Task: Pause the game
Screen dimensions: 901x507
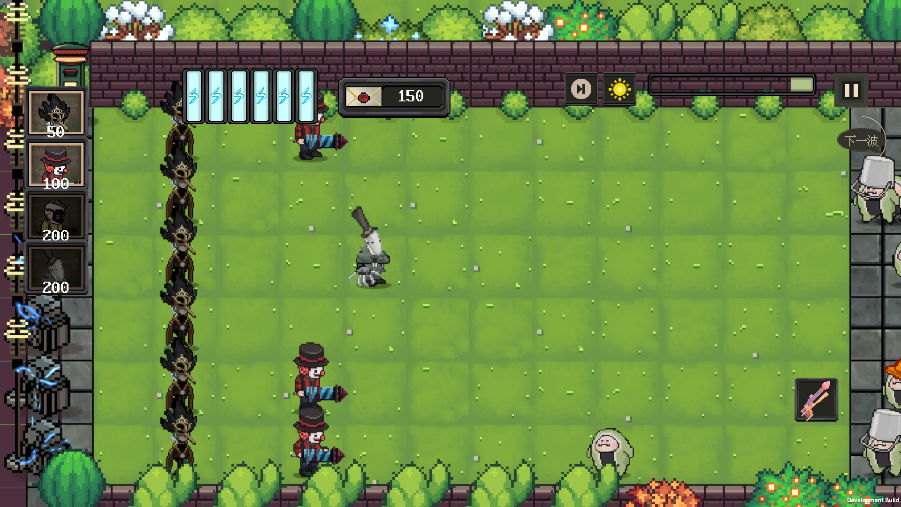Action: [851, 90]
